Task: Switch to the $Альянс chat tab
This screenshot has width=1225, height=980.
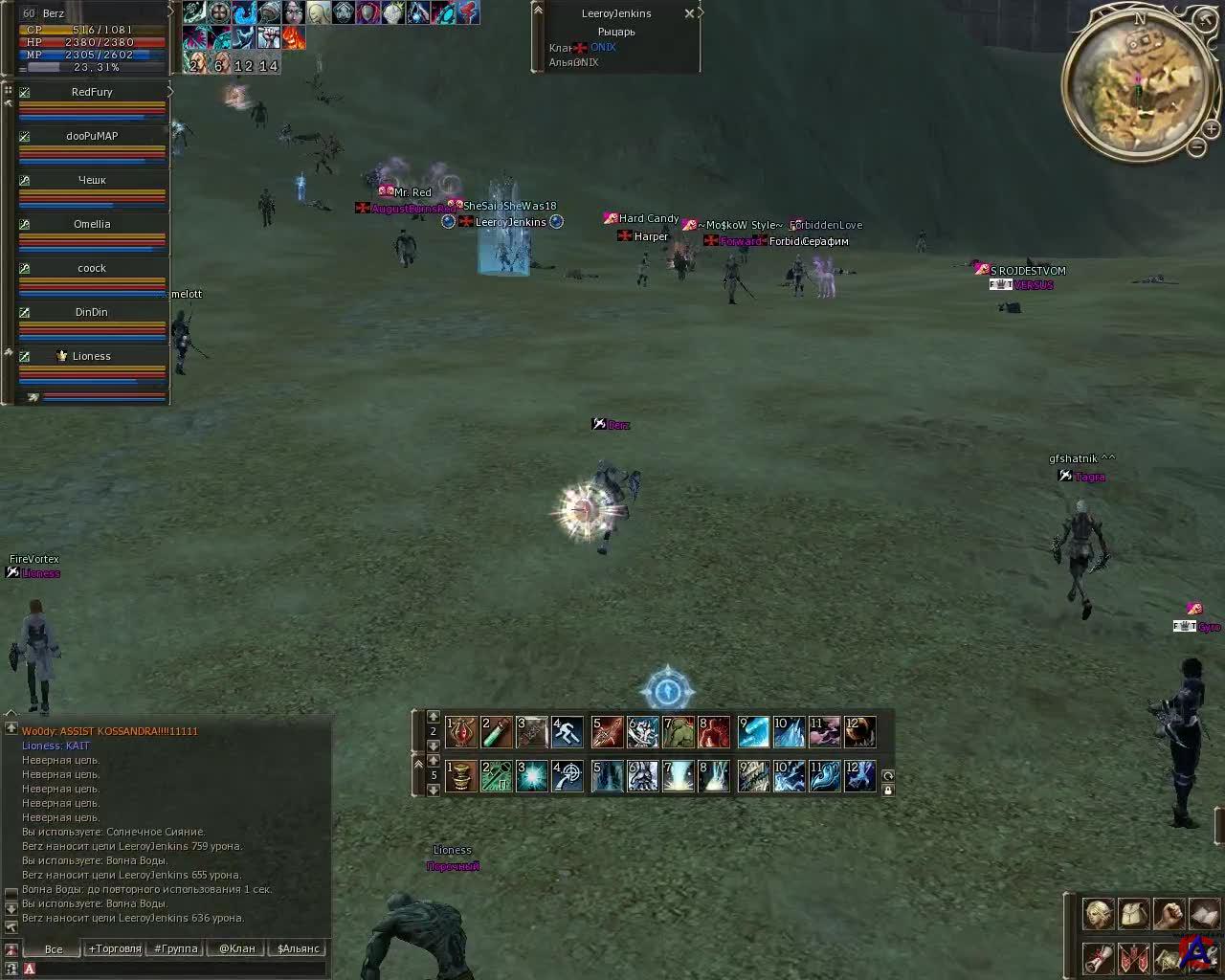Action: pyautogui.click(x=298, y=949)
